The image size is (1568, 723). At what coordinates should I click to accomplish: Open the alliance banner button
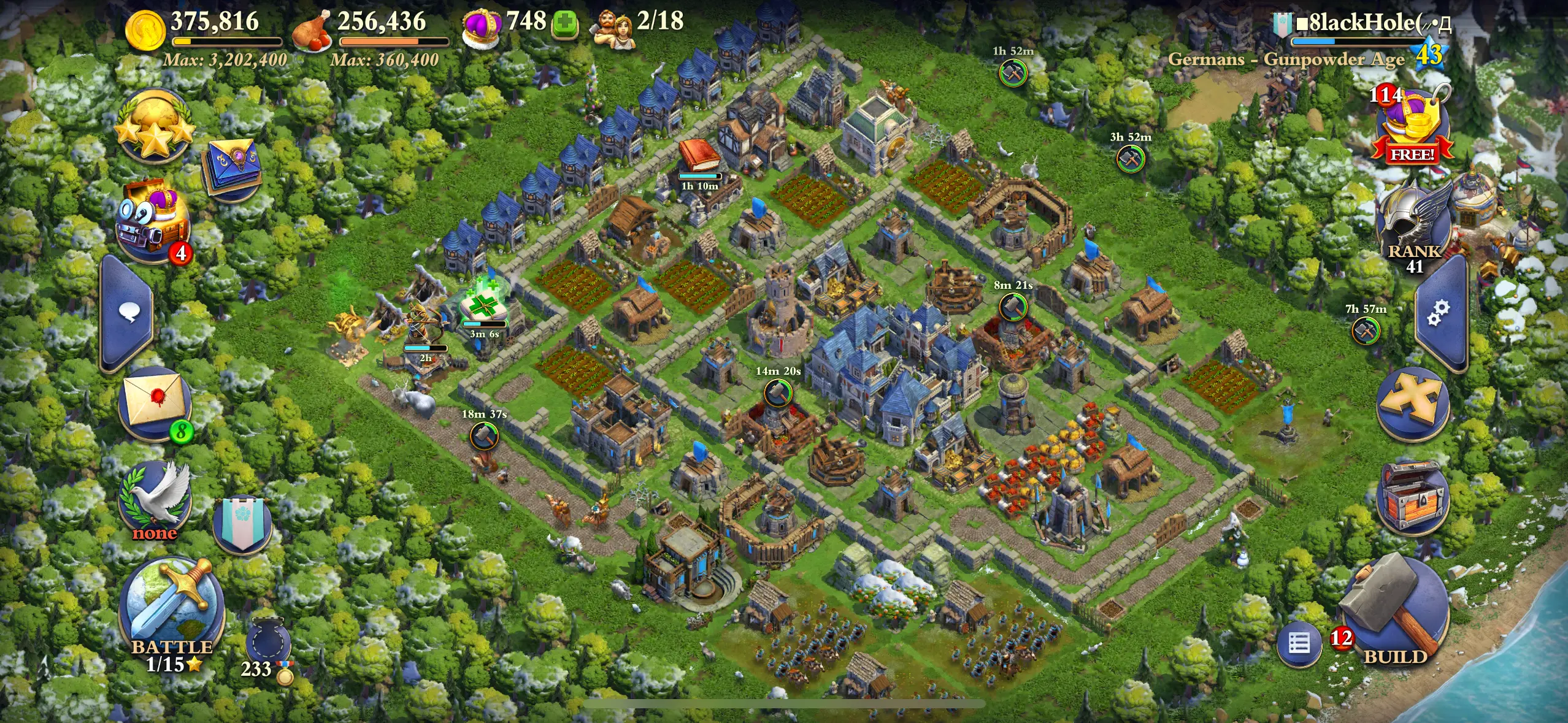pos(243,523)
